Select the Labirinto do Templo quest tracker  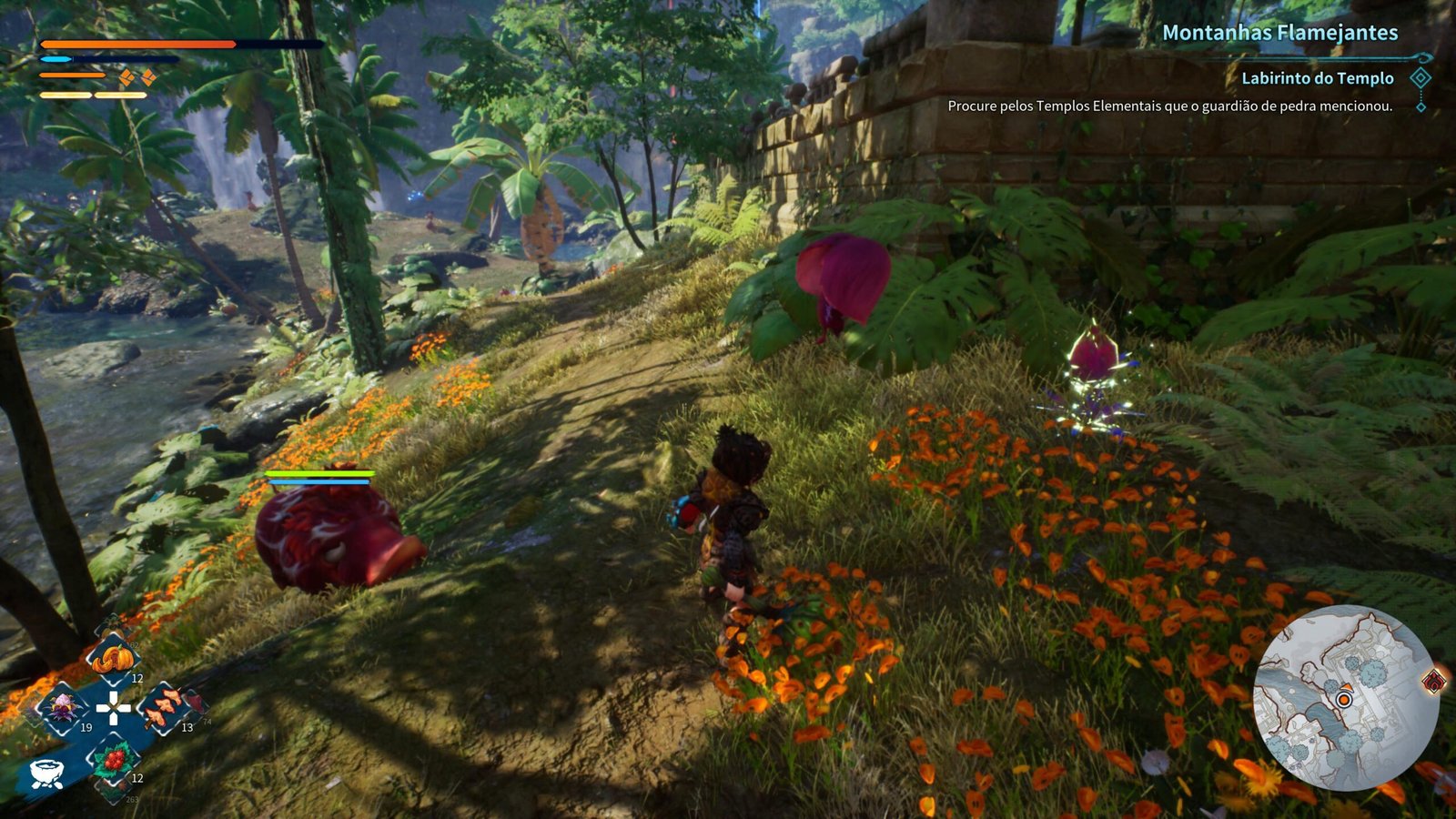point(1317,78)
